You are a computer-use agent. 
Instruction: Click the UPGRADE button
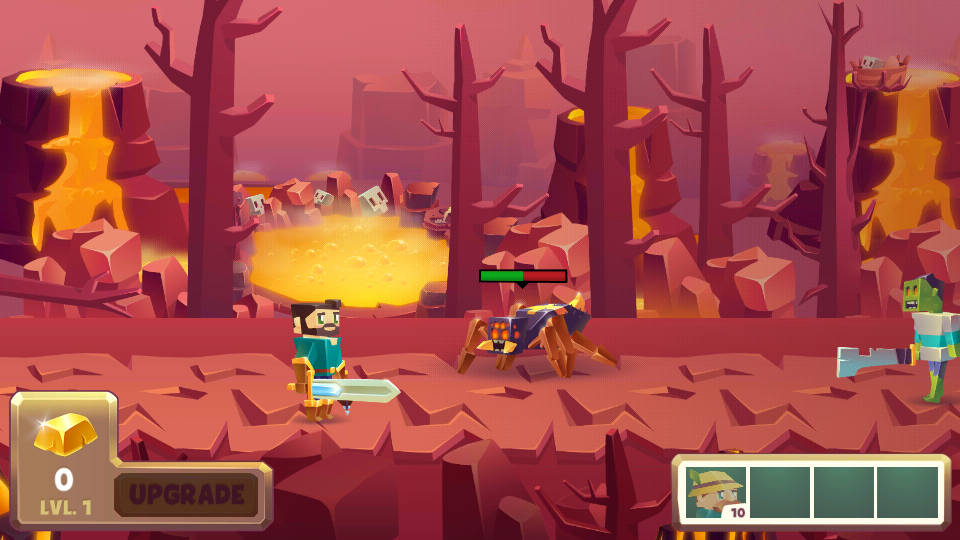[187, 494]
